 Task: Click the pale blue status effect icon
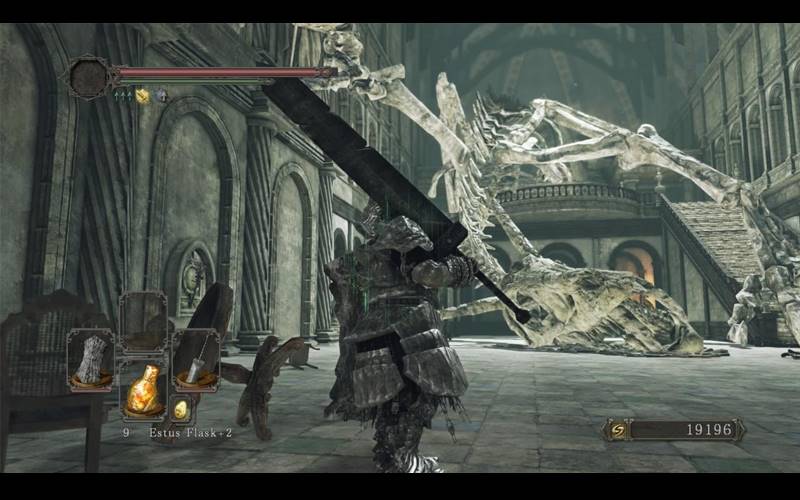click(160, 96)
